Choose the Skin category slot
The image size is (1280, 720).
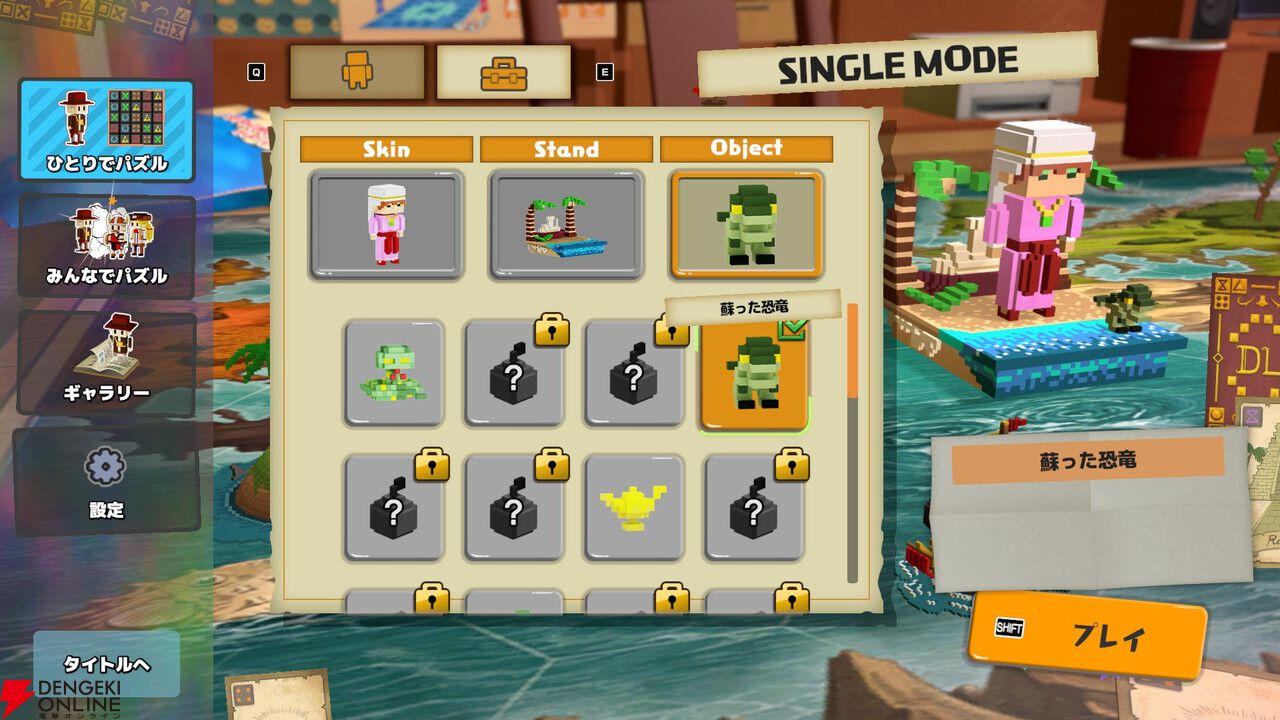(x=386, y=224)
